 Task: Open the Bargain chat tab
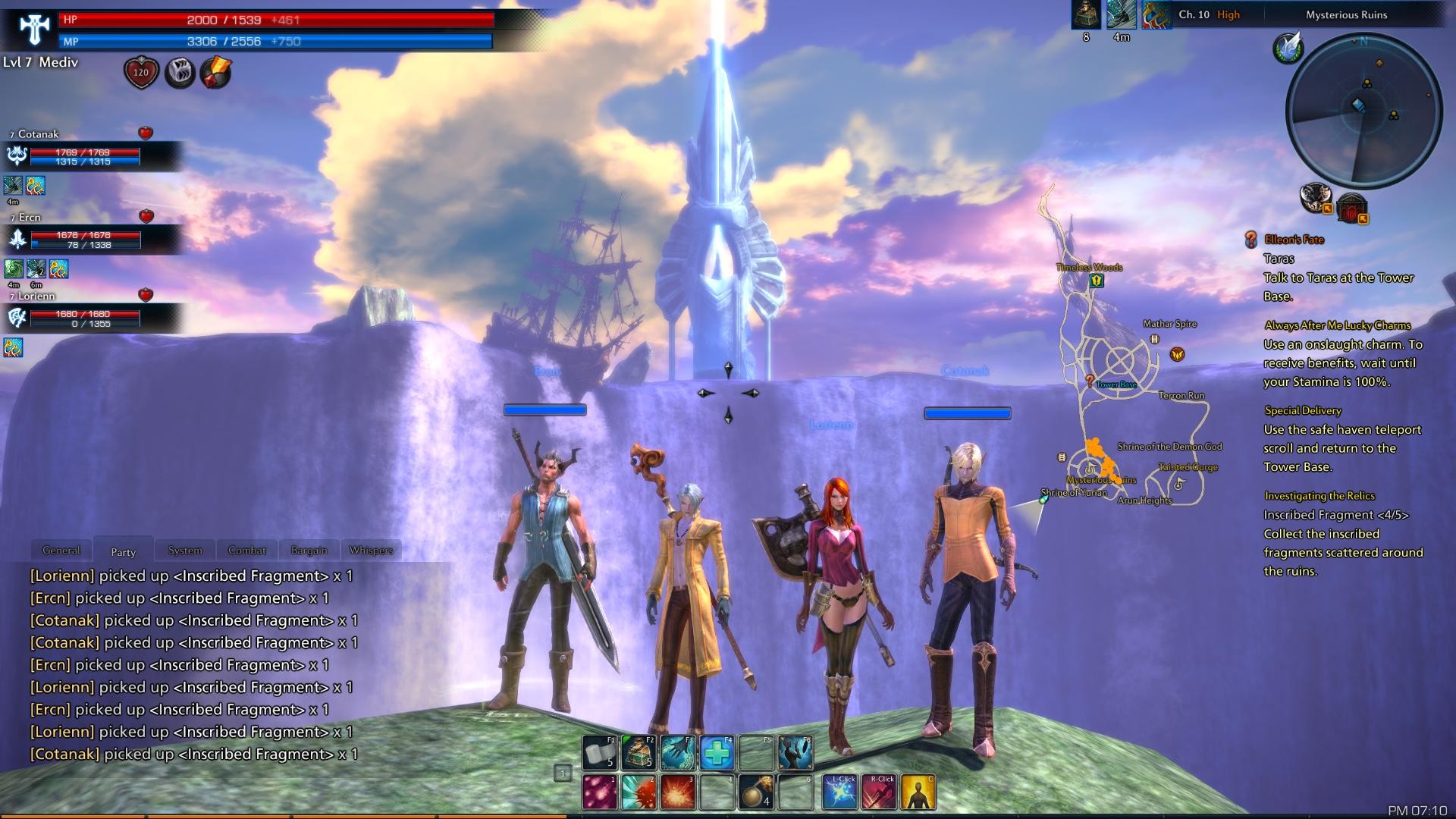click(309, 550)
